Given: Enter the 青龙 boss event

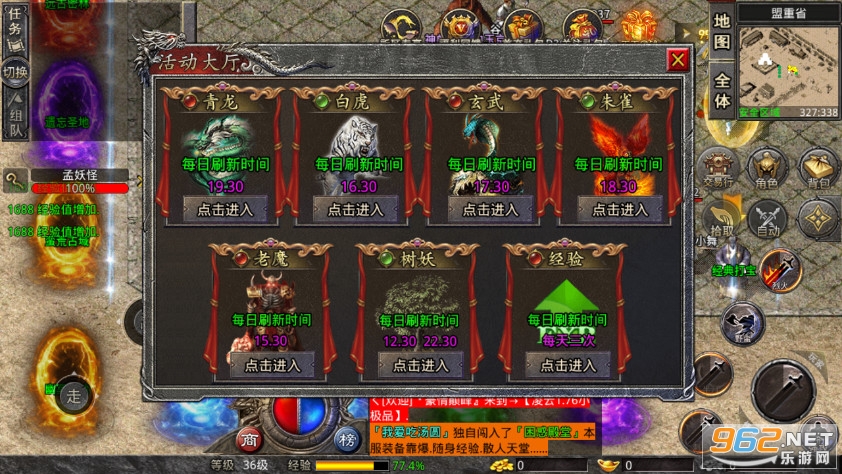Looking at the screenshot, I should [x=218, y=209].
